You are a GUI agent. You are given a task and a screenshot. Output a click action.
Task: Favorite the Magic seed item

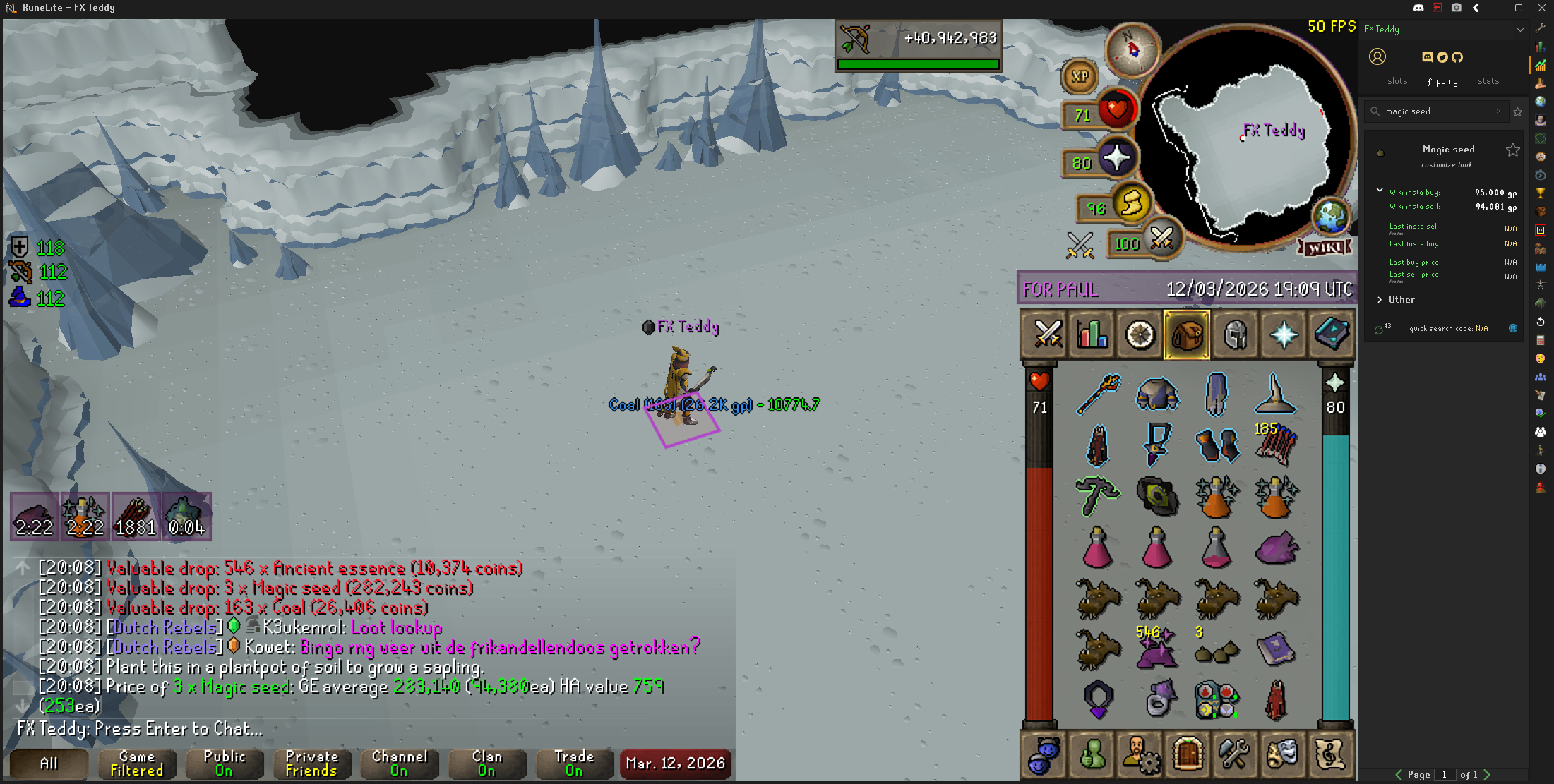[x=1512, y=150]
